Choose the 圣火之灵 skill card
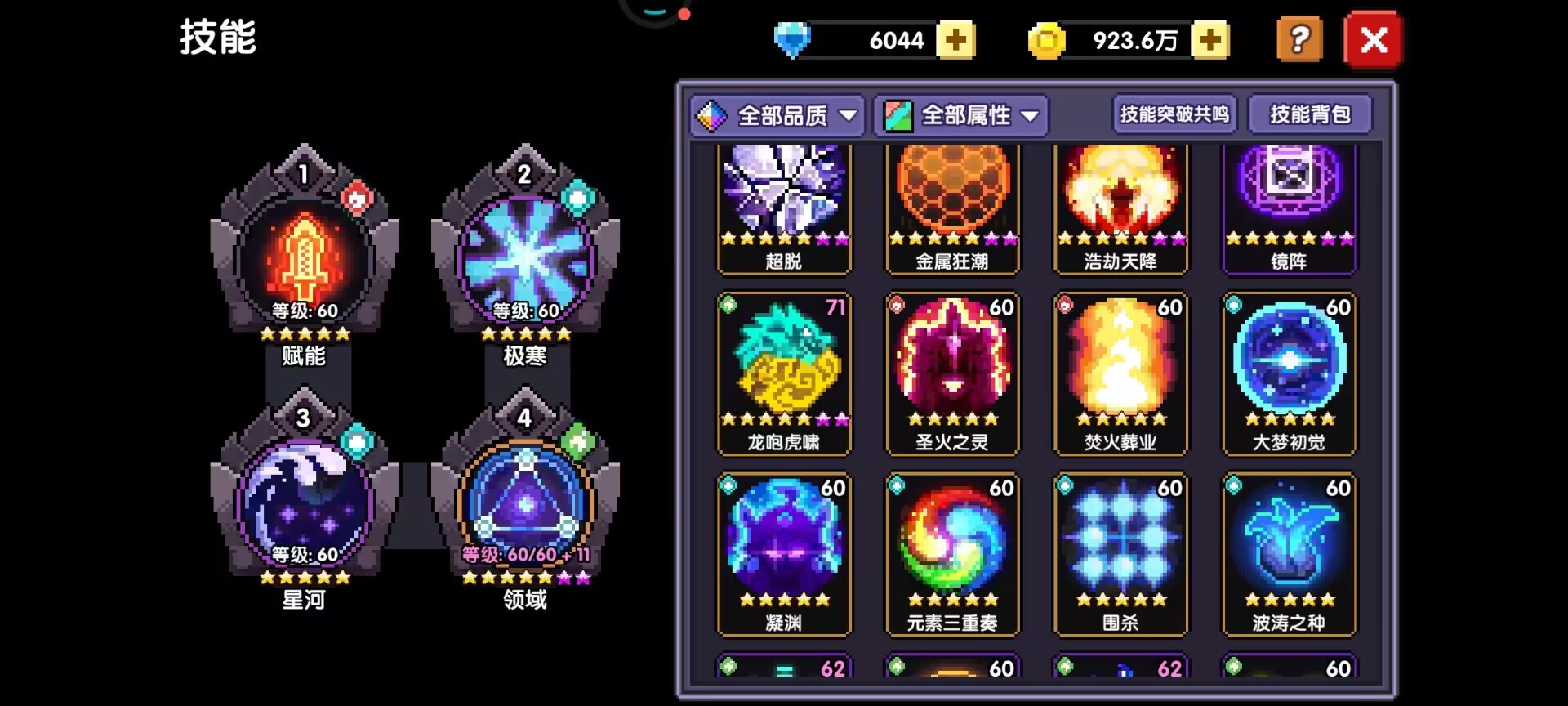This screenshot has width=1568, height=706. (x=952, y=373)
